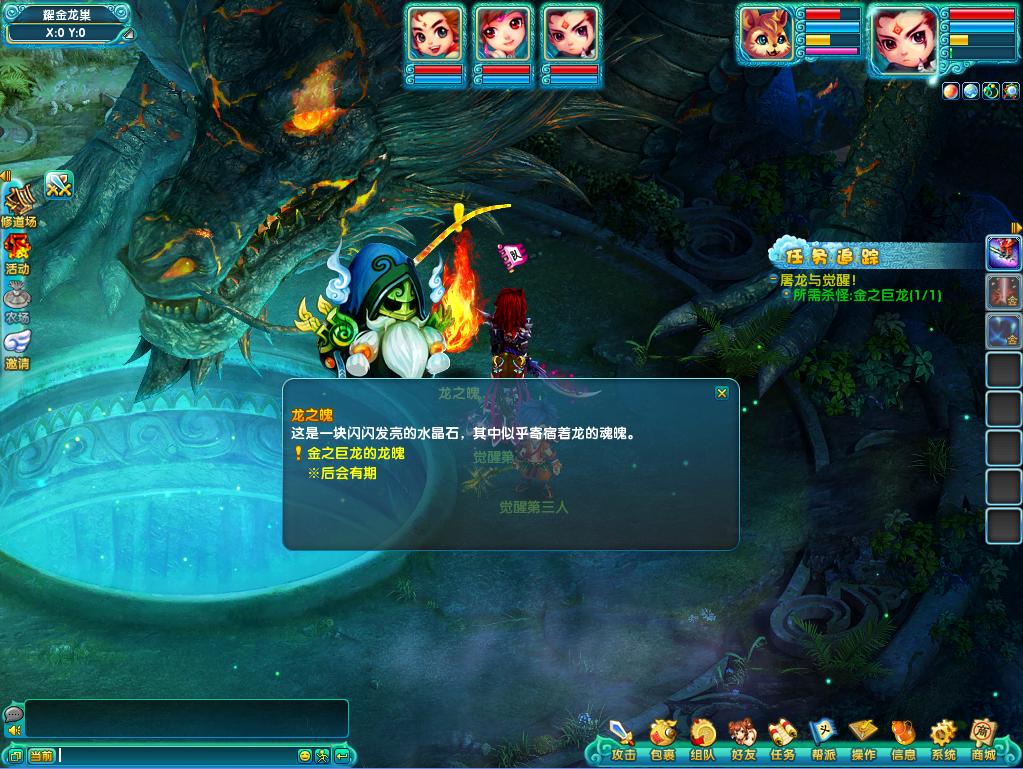Close the 龙之魄 dialogue window
Screen dimensions: 1023x769
pyautogui.click(x=722, y=393)
